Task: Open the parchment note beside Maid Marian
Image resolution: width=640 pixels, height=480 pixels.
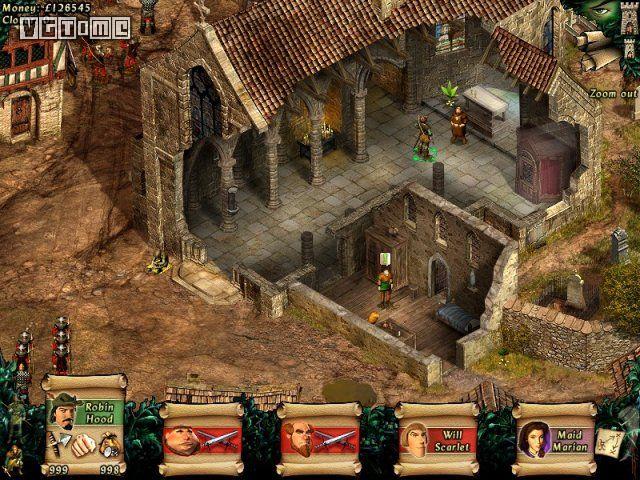Action: 608,441
